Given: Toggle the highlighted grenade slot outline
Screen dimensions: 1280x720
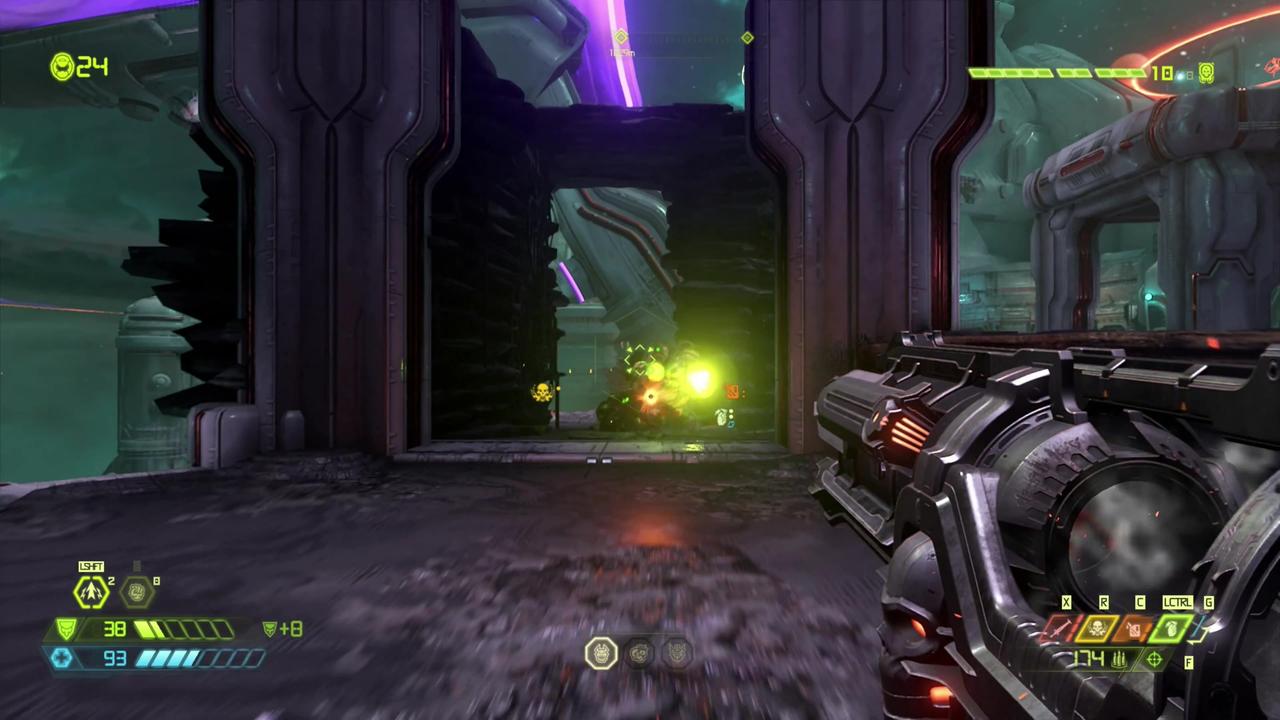Looking at the screenshot, I should (1173, 628).
